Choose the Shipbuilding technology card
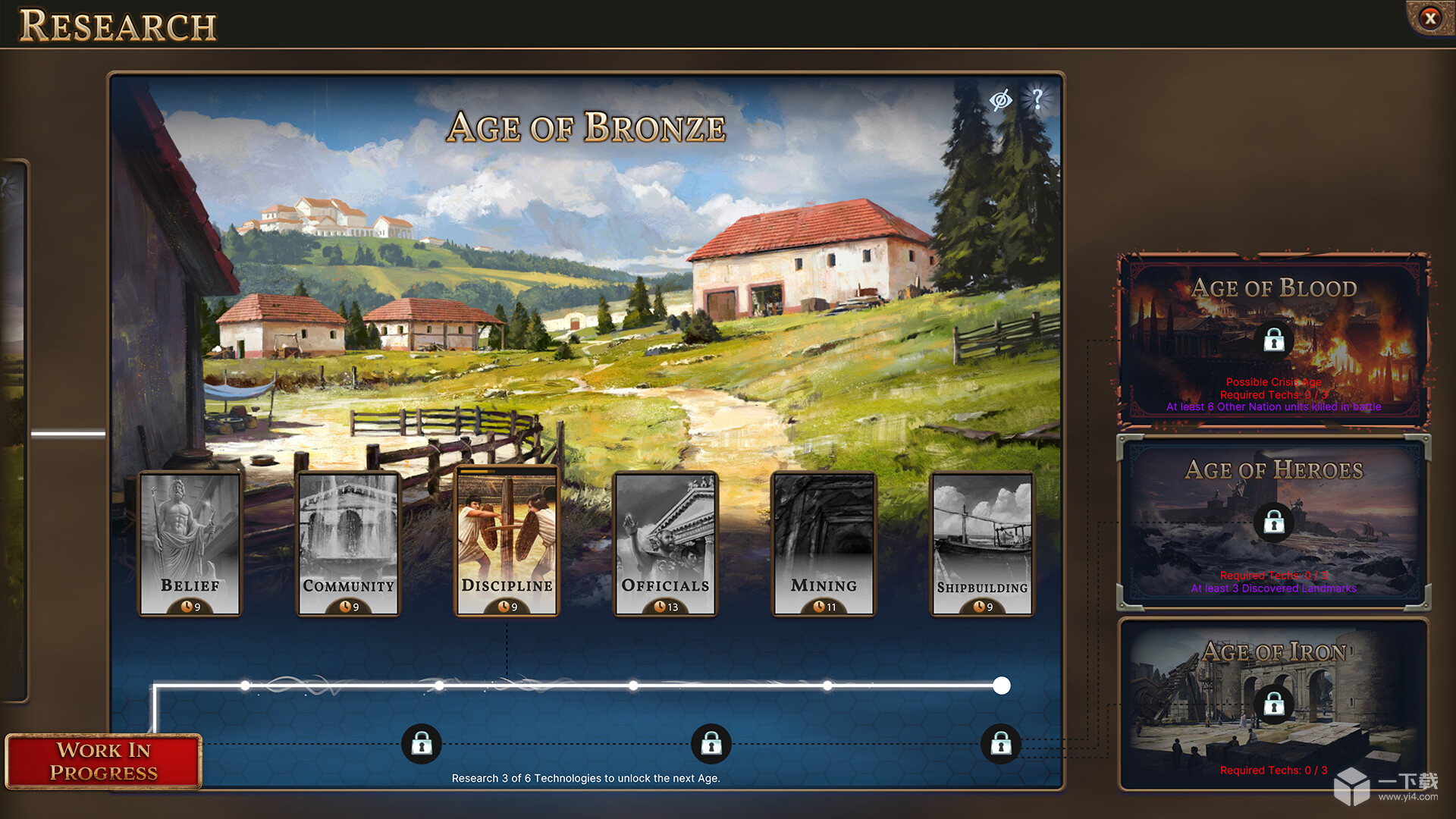 (x=982, y=543)
